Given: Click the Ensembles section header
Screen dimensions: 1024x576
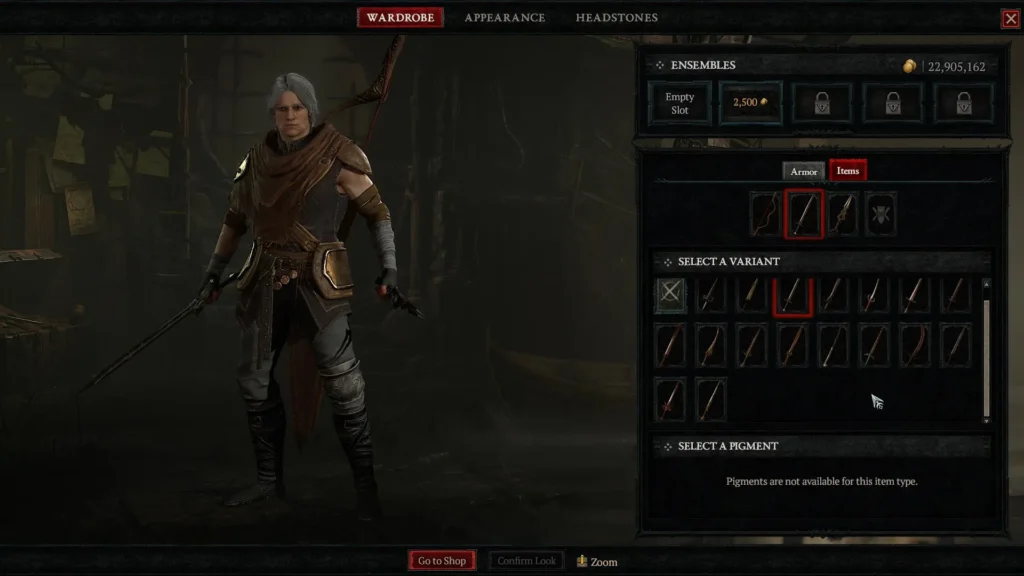Looking at the screenshot, I should (x=703, y=65).
